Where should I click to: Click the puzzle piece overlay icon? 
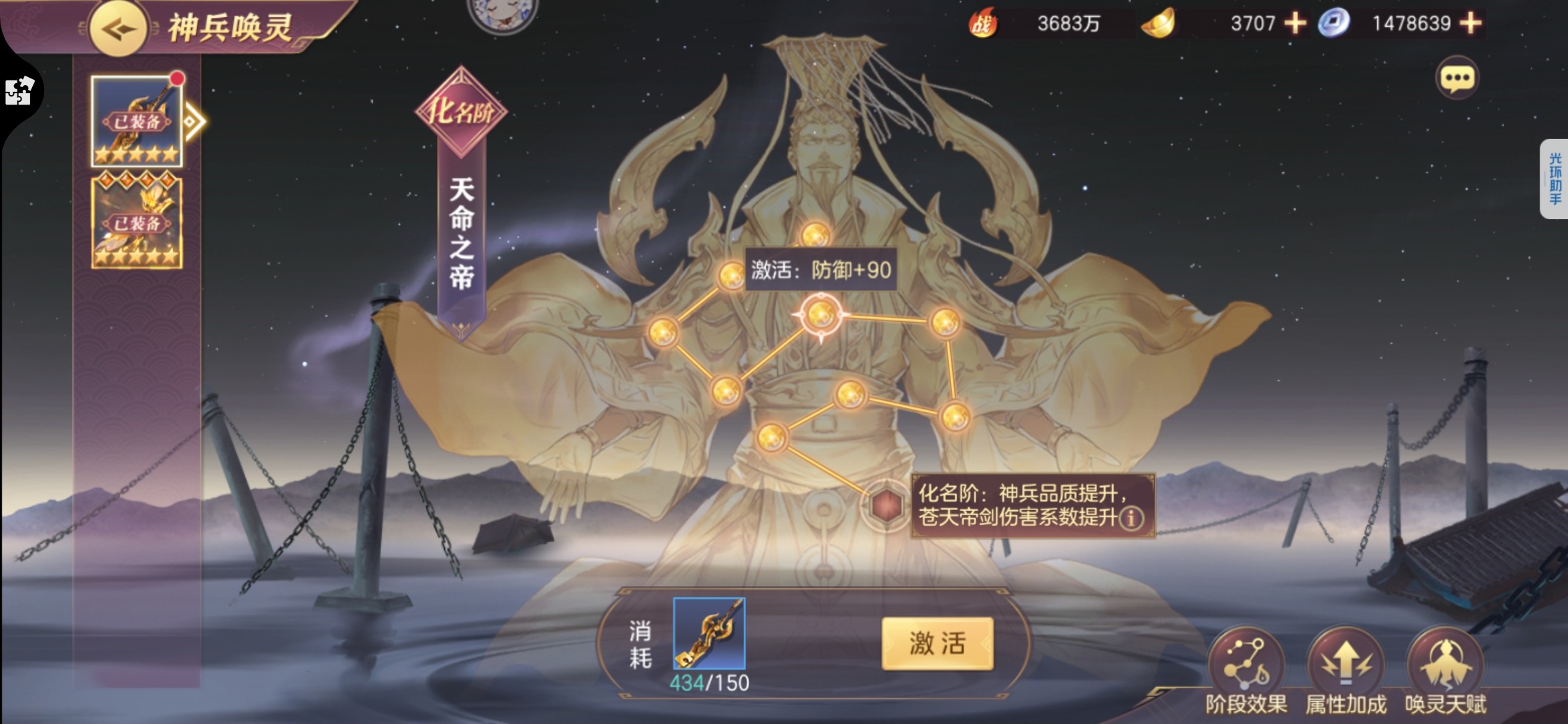(19, 91)
